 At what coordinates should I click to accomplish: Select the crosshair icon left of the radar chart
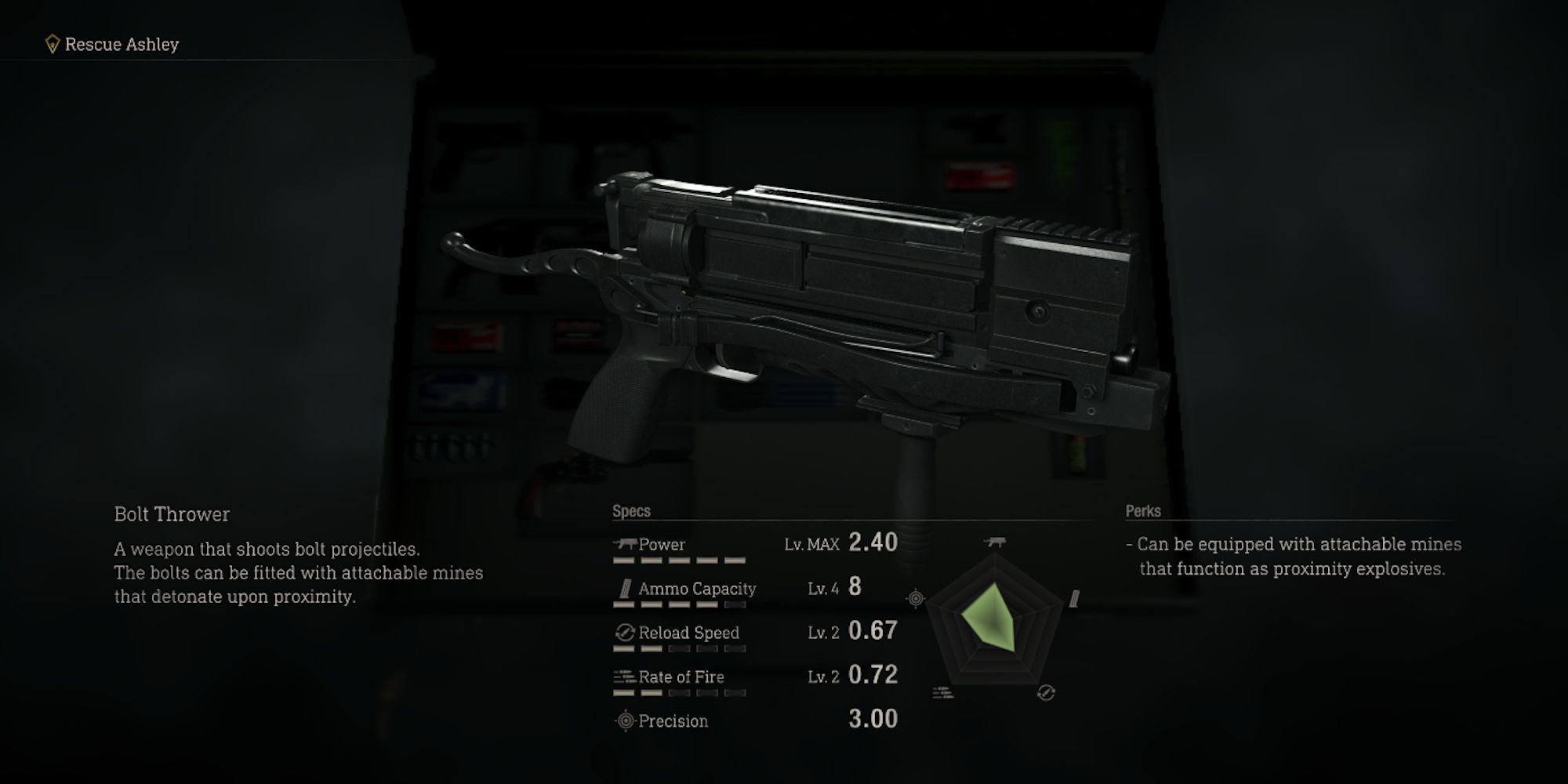915,598
